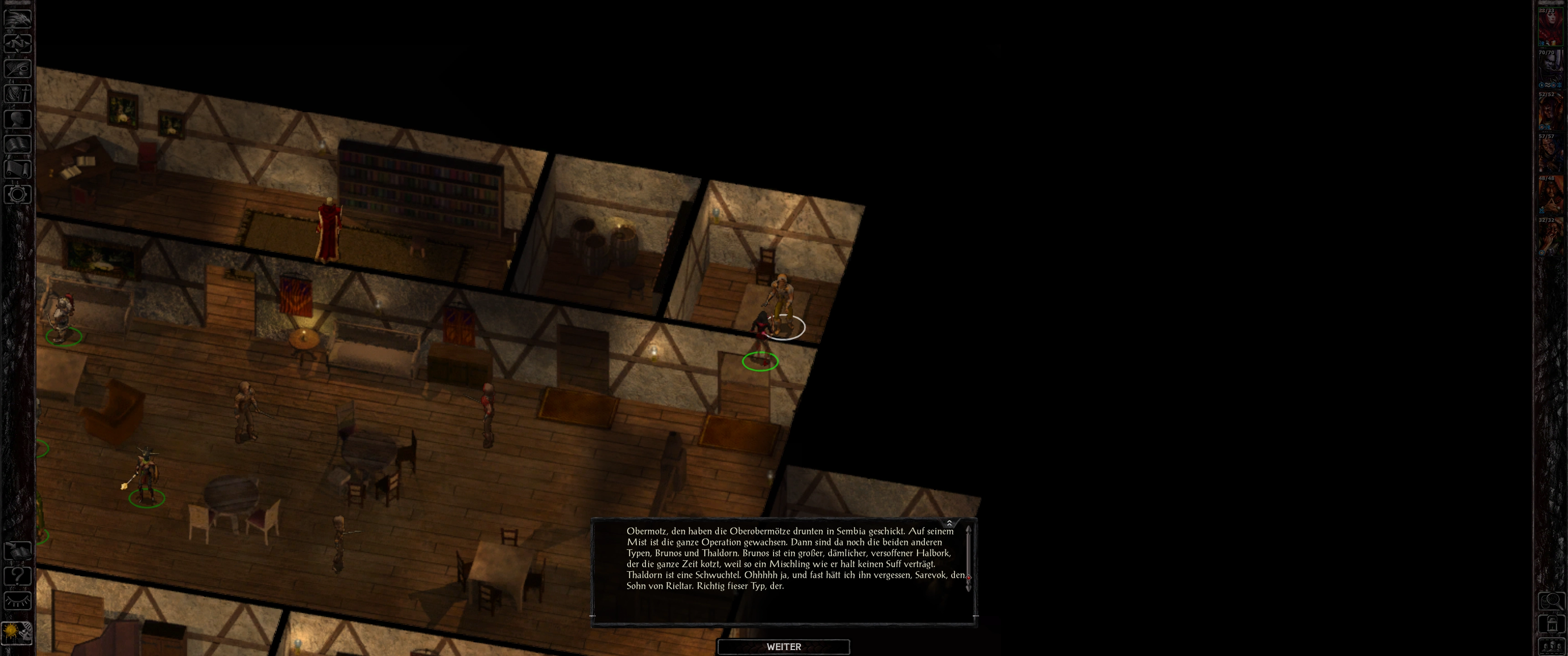Screen dimensions: 1568x656
Task: Open help with the question mark icon
Action: pos(18,576)
